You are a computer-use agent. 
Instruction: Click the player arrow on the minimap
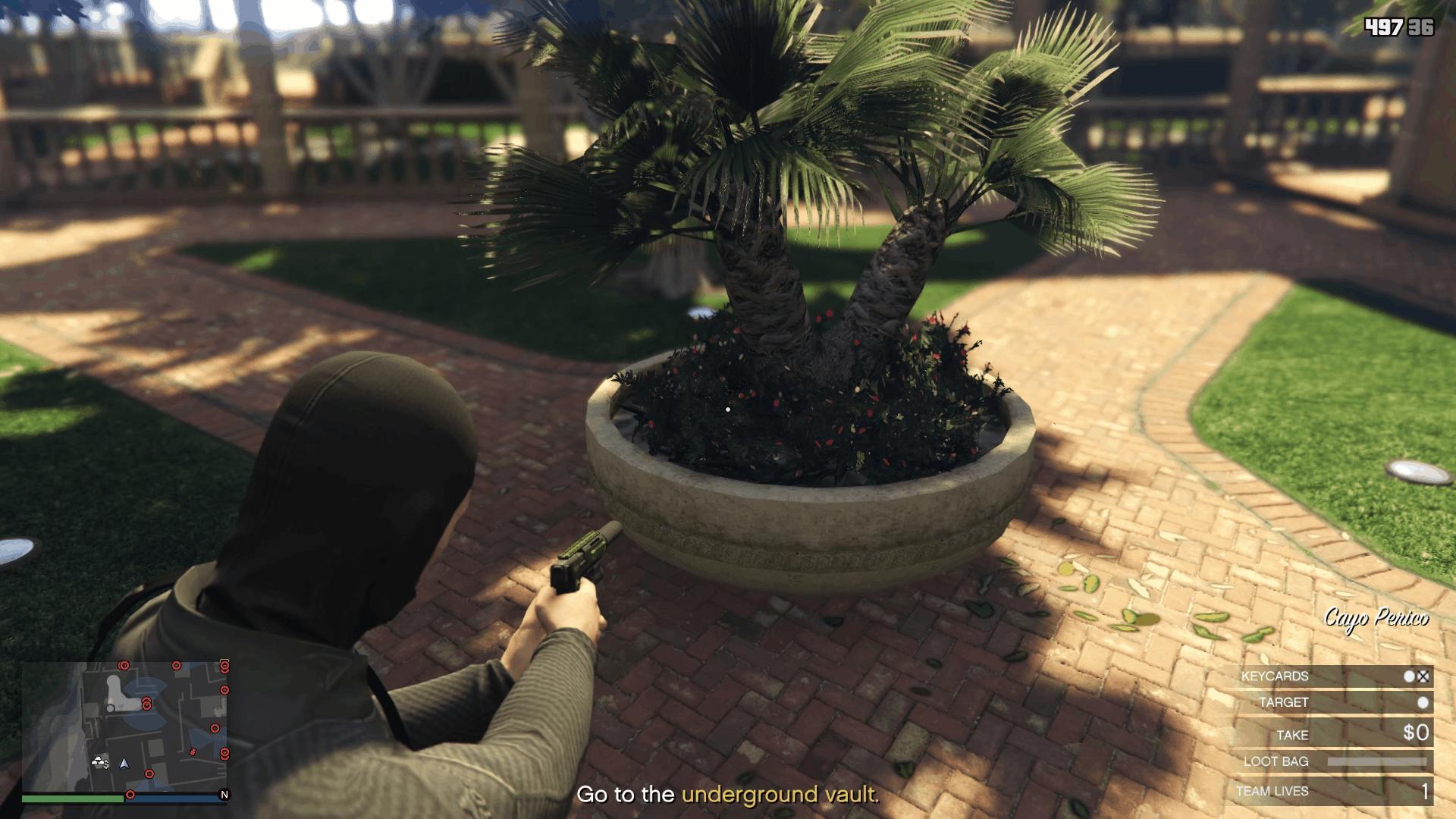pyautogui.click(x=124, y=764)
